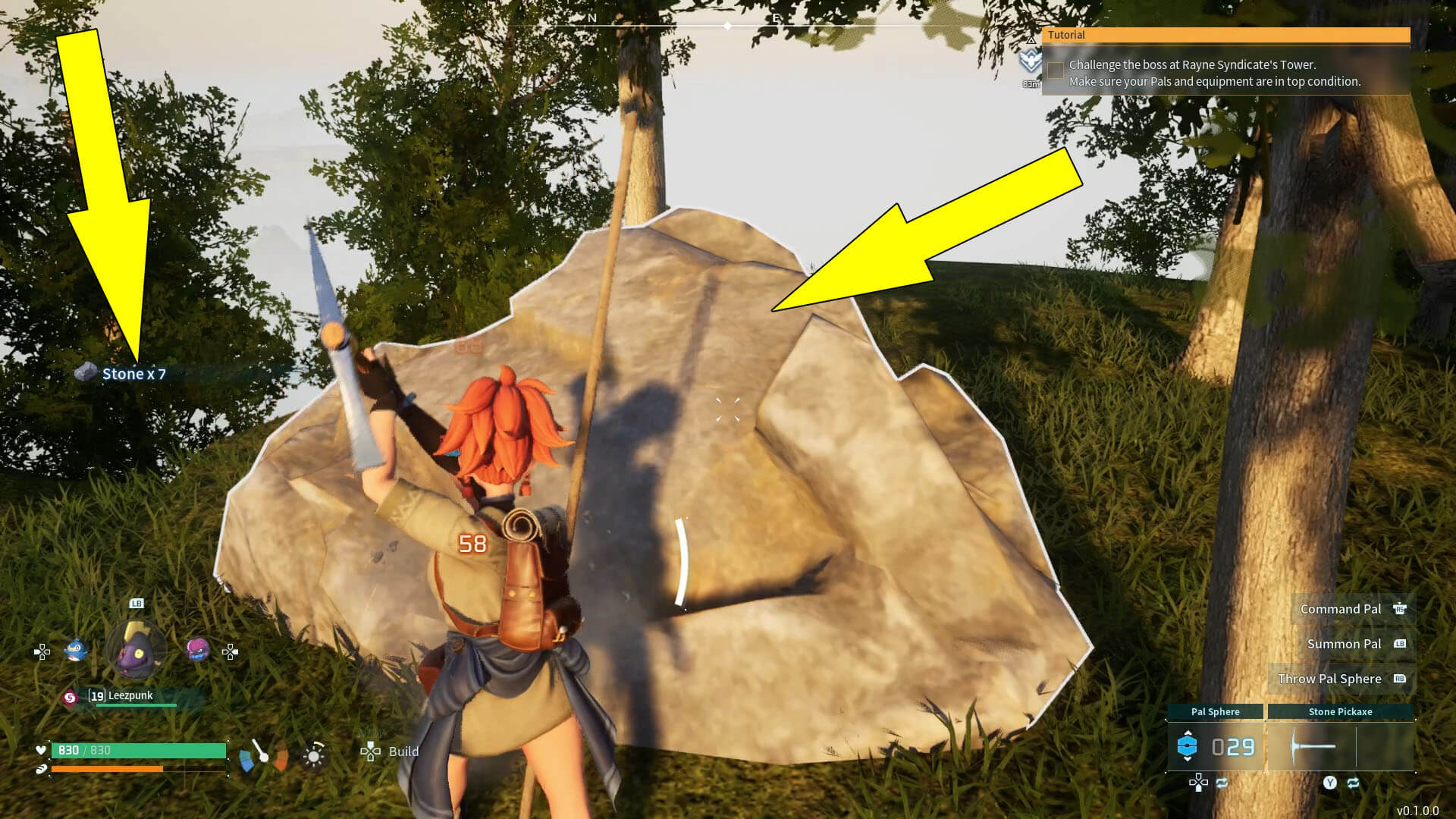Click the Summon Pal action button
Viewport: 1456px width, 819px height.
(x=1343, y=644)
